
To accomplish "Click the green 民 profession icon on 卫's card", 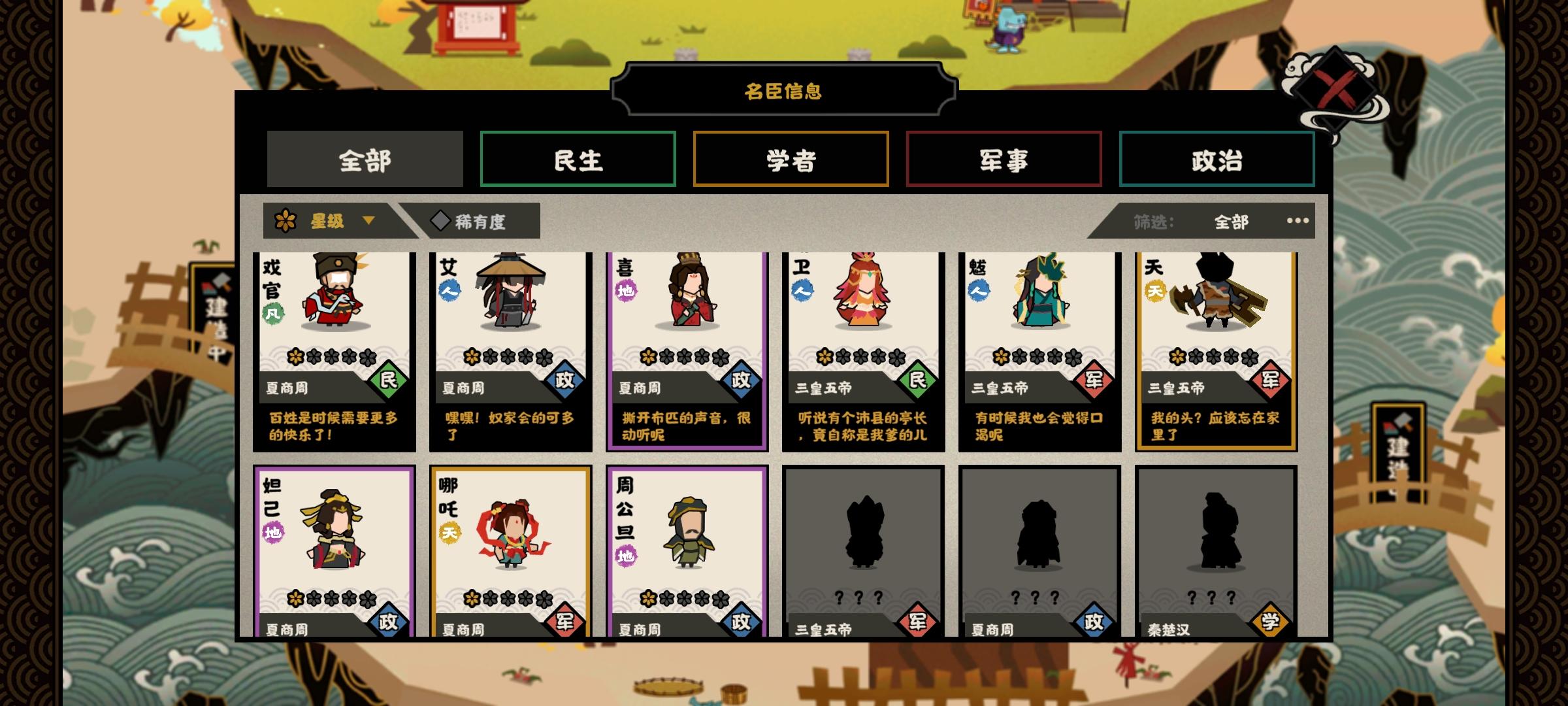I will 919,380.
